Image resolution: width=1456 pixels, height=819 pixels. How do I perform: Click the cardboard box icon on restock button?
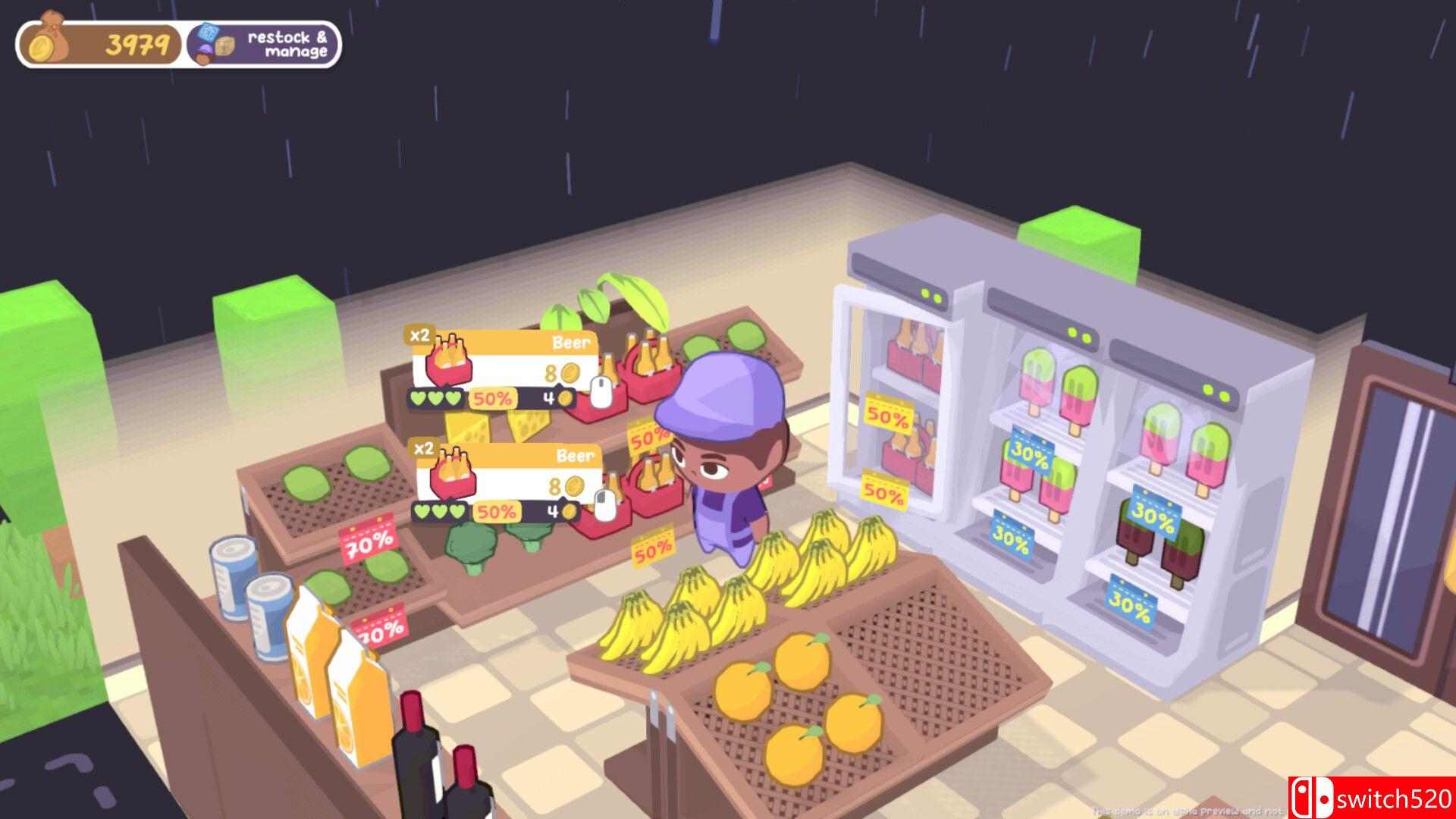tap(226, 45)
